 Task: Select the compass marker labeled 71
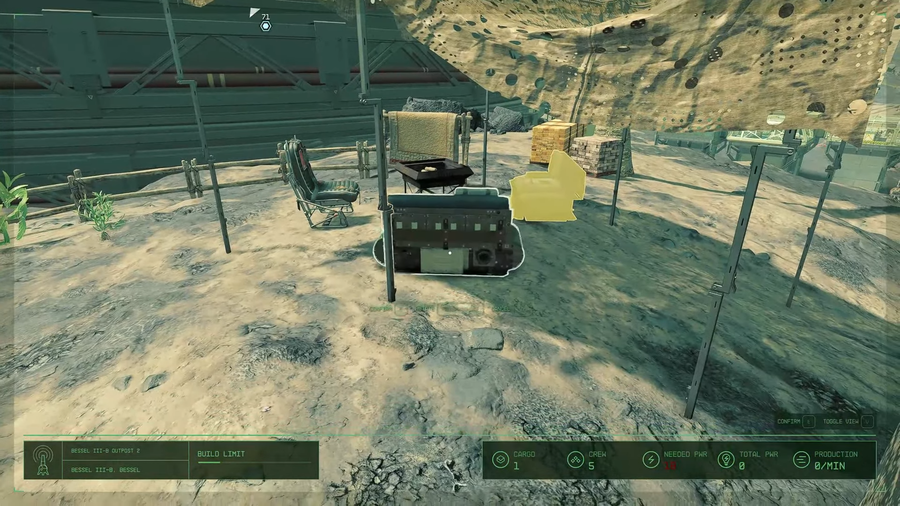(x=265, y=25)
